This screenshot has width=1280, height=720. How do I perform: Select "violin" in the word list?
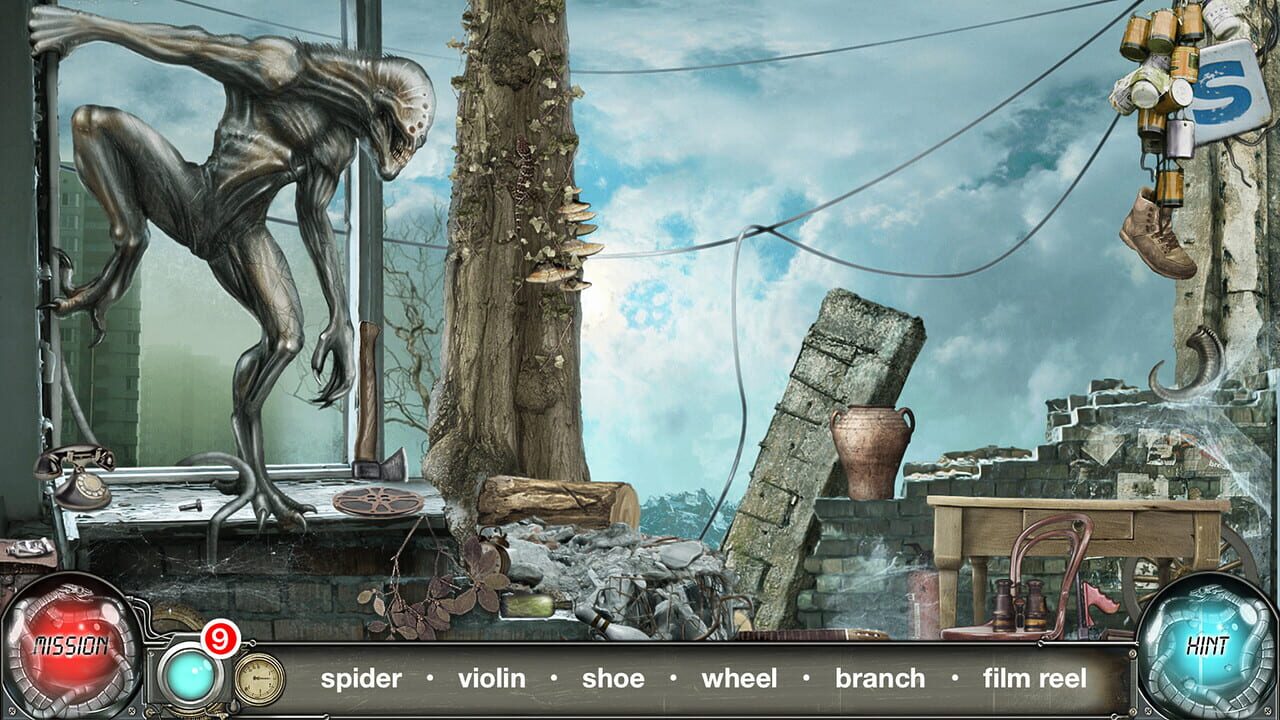(494, 678)
